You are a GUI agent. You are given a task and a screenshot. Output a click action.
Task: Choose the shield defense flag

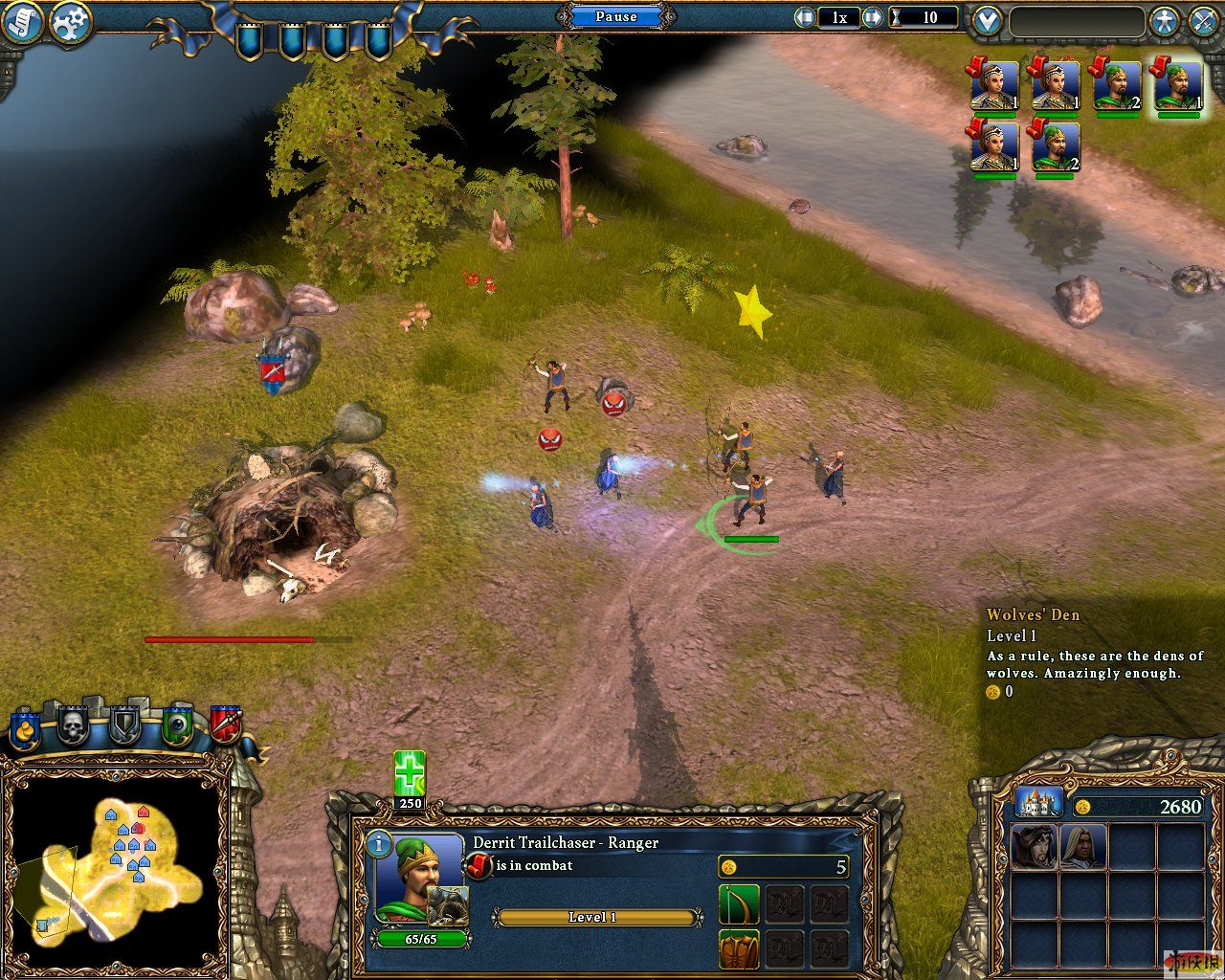coord(125,726)
